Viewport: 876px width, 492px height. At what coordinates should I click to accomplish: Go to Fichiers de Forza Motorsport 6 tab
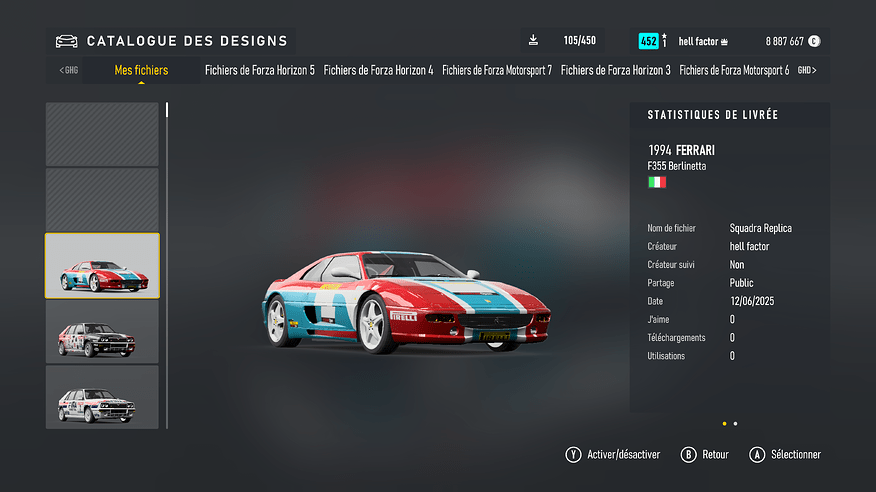tap(734, 70)
